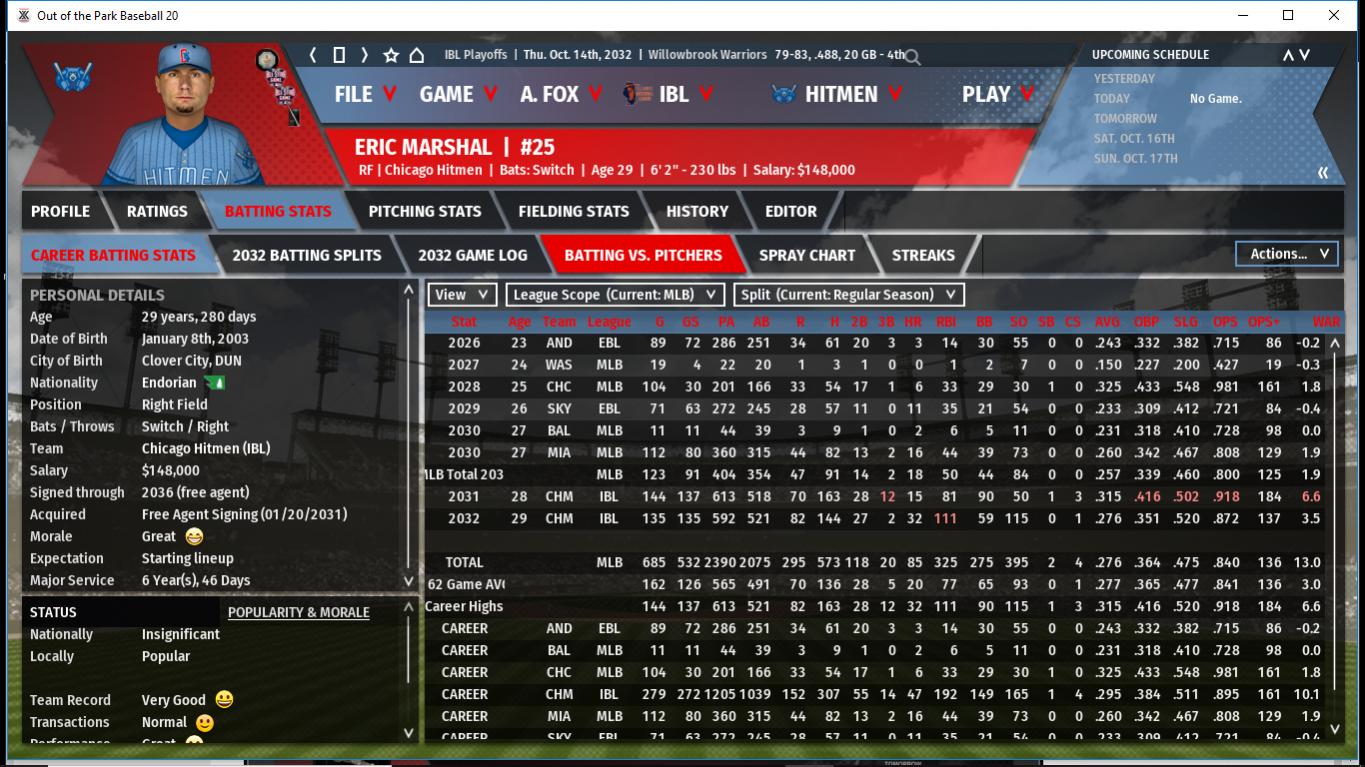Open the GAME menu
The image size is (1365, 767).
(x=457, y=94)
